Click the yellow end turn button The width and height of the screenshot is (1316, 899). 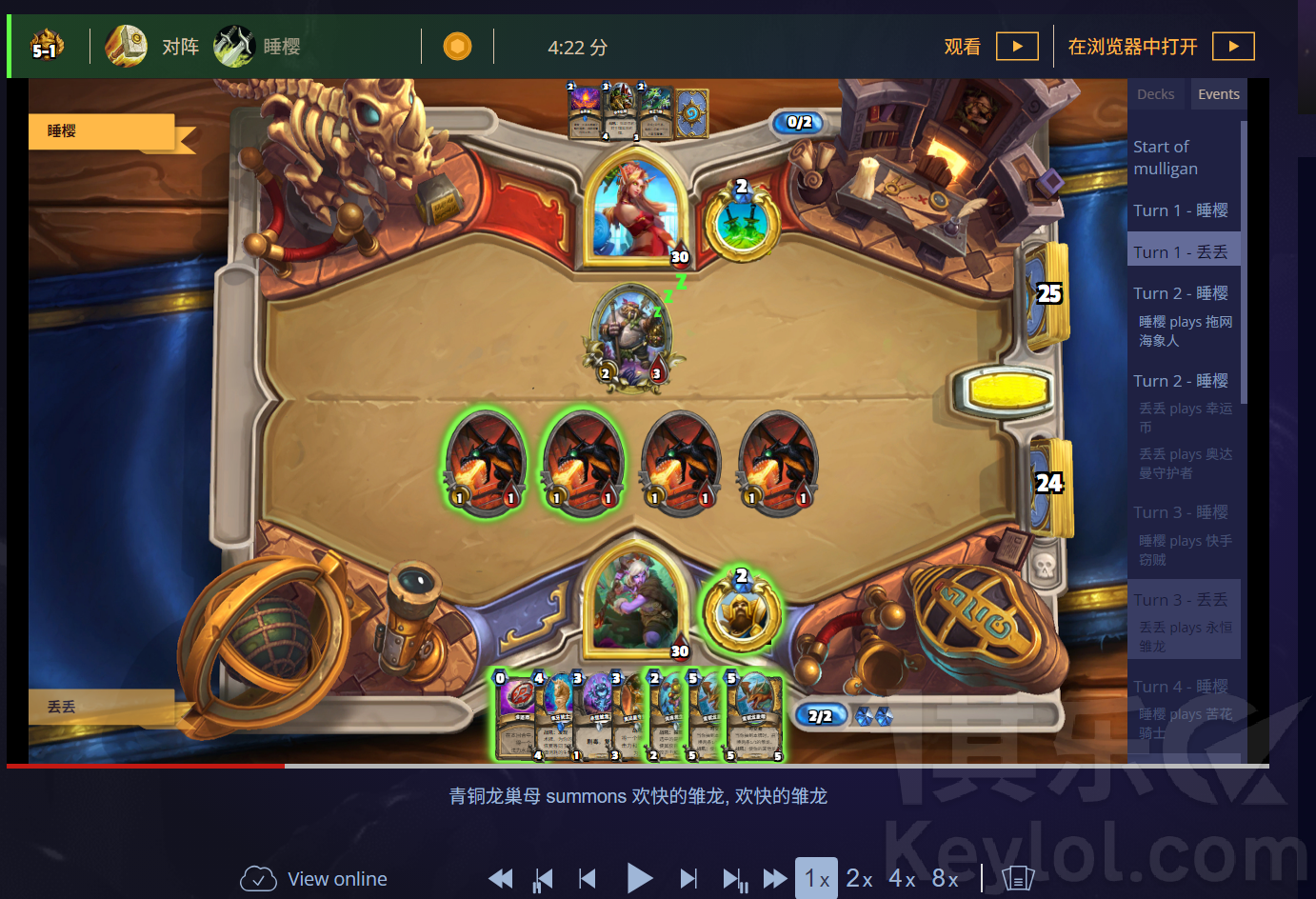1007,390
